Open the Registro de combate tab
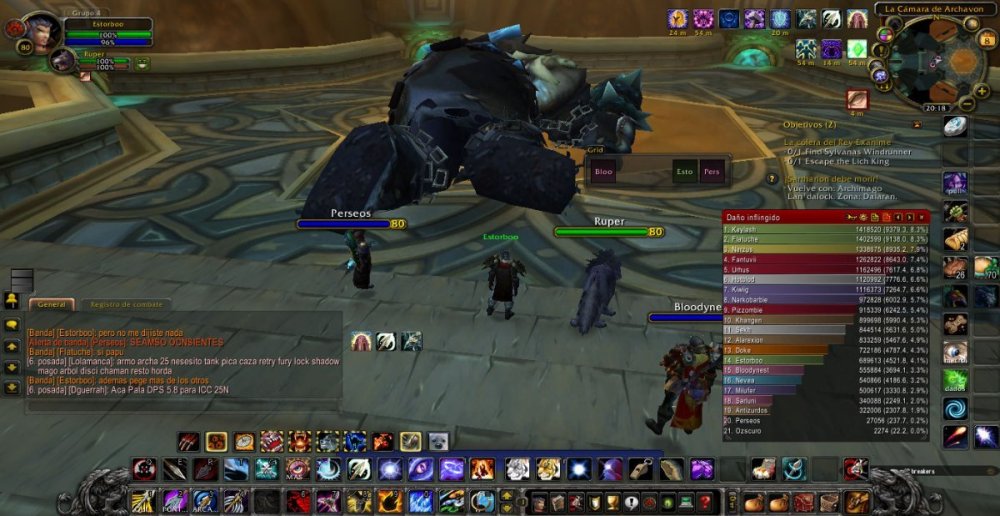The height and width of the screenshot is (516, 1000). click(127, 304)
